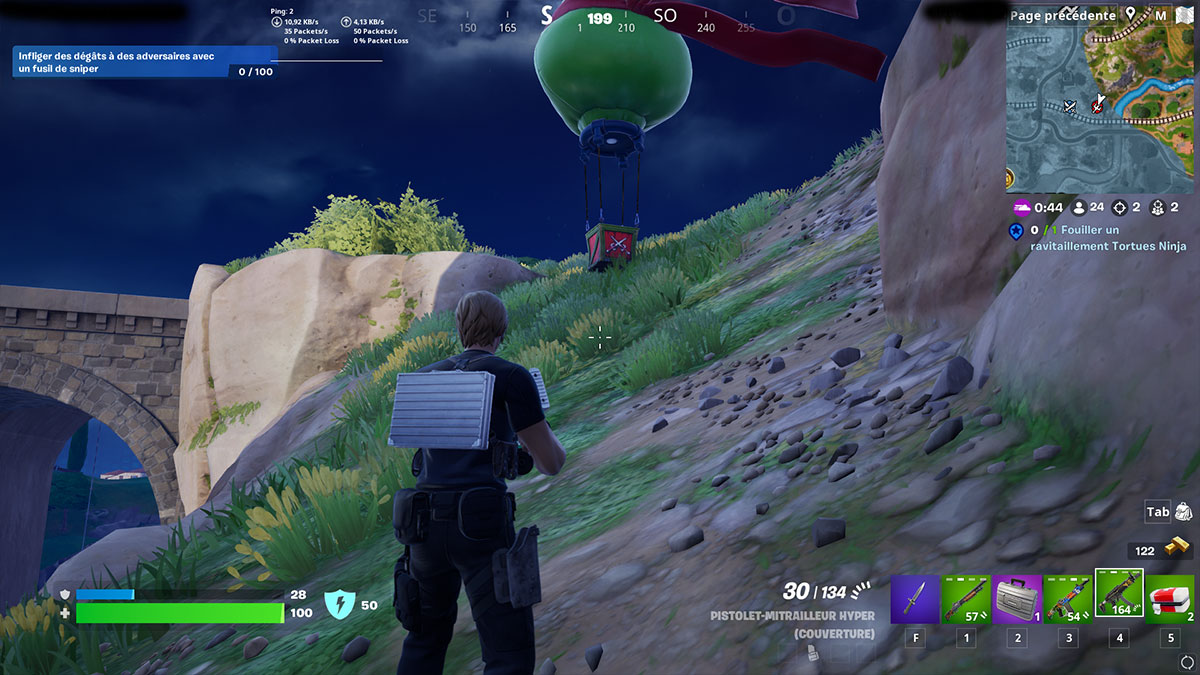Select the assault rifle slot with 54 ammo

click(1068, 599)
